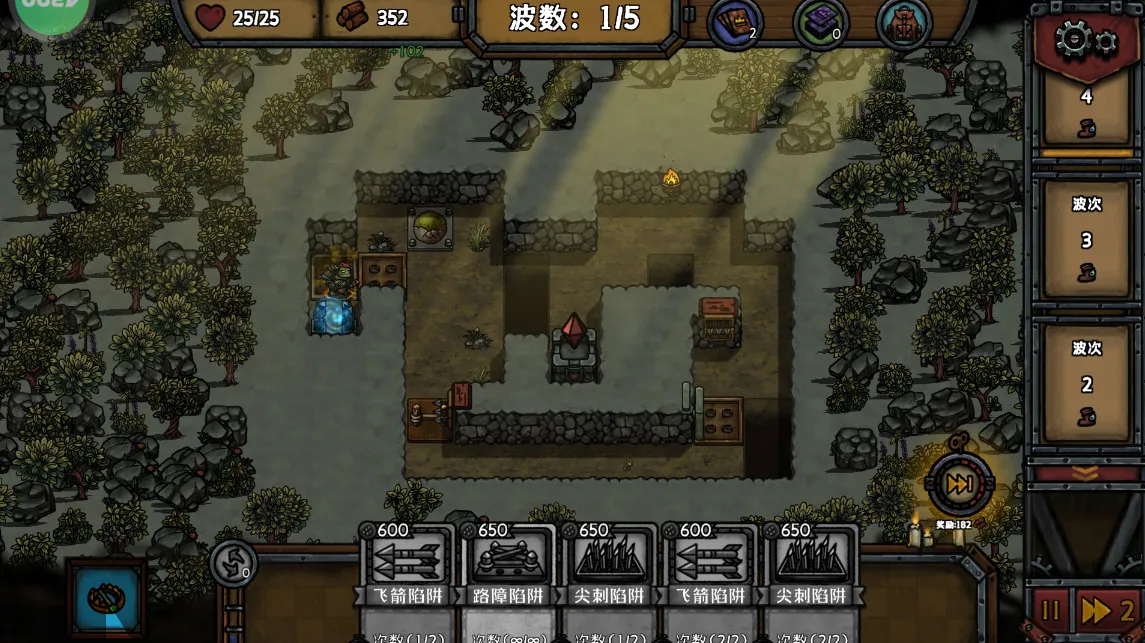Open the backpack inventory
The width and height of the screenshot is (1145, 643).
click(x=904, y=22)
